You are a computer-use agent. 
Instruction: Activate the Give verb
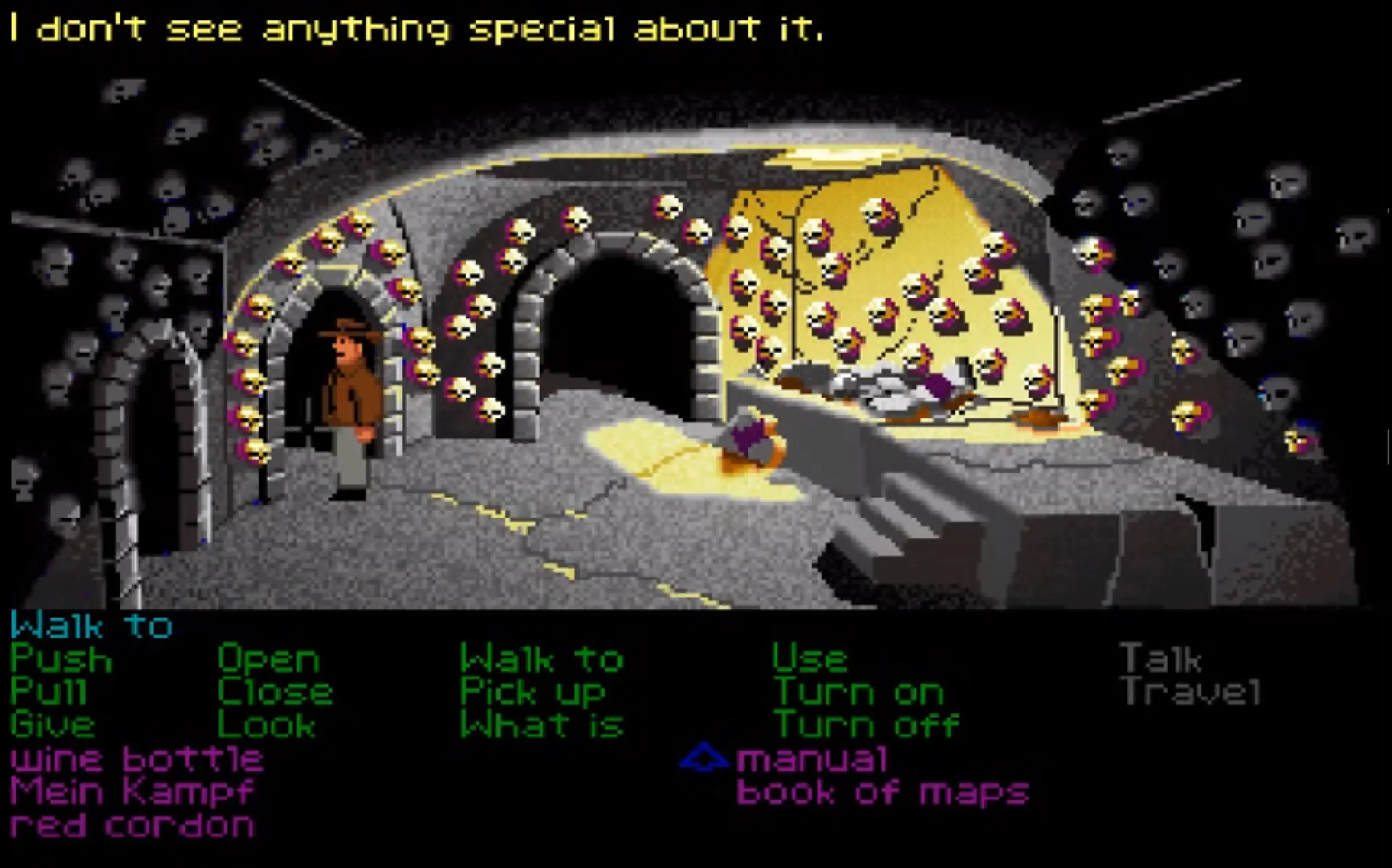(x=53, y=725)
